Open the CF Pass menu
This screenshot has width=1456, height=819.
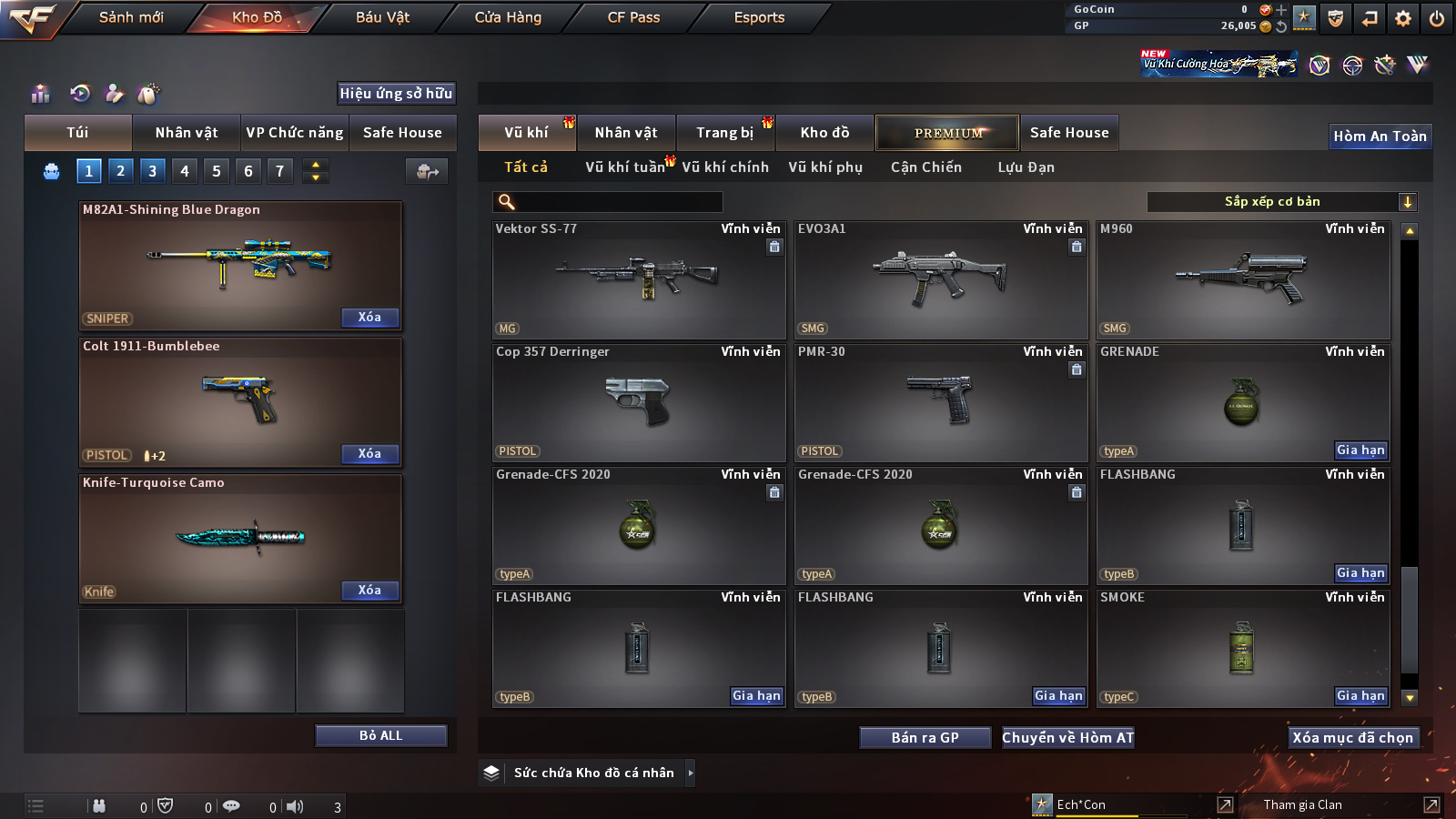[x=633, y=17]
